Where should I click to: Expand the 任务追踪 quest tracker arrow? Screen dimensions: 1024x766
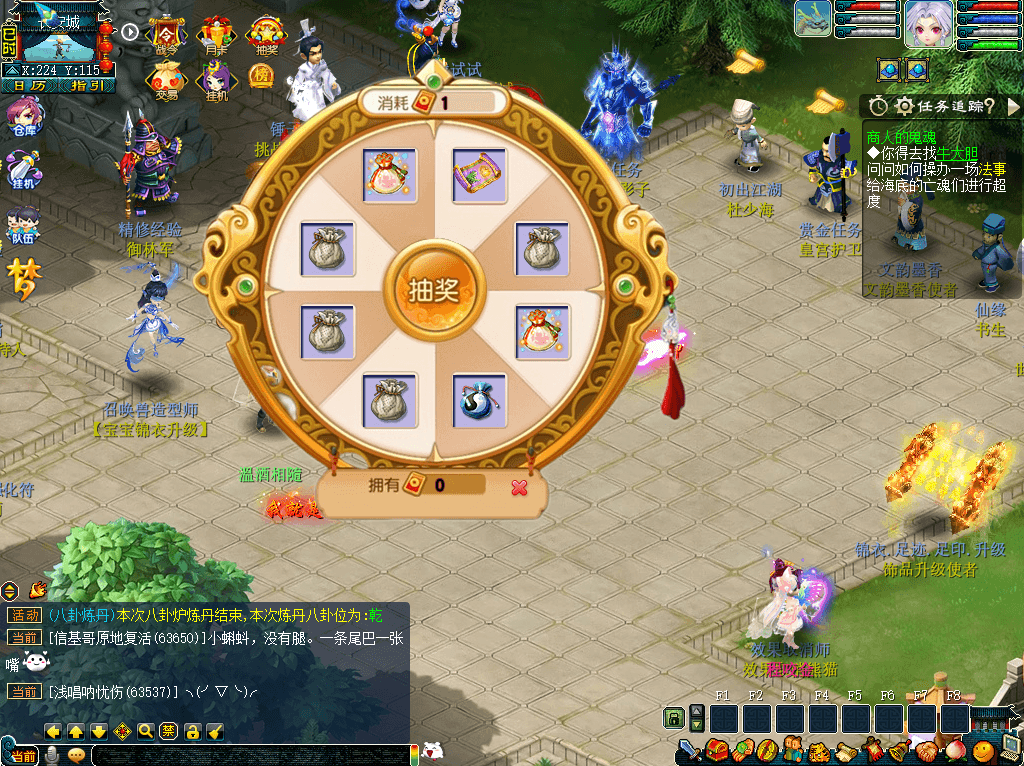coord(1013,106)
